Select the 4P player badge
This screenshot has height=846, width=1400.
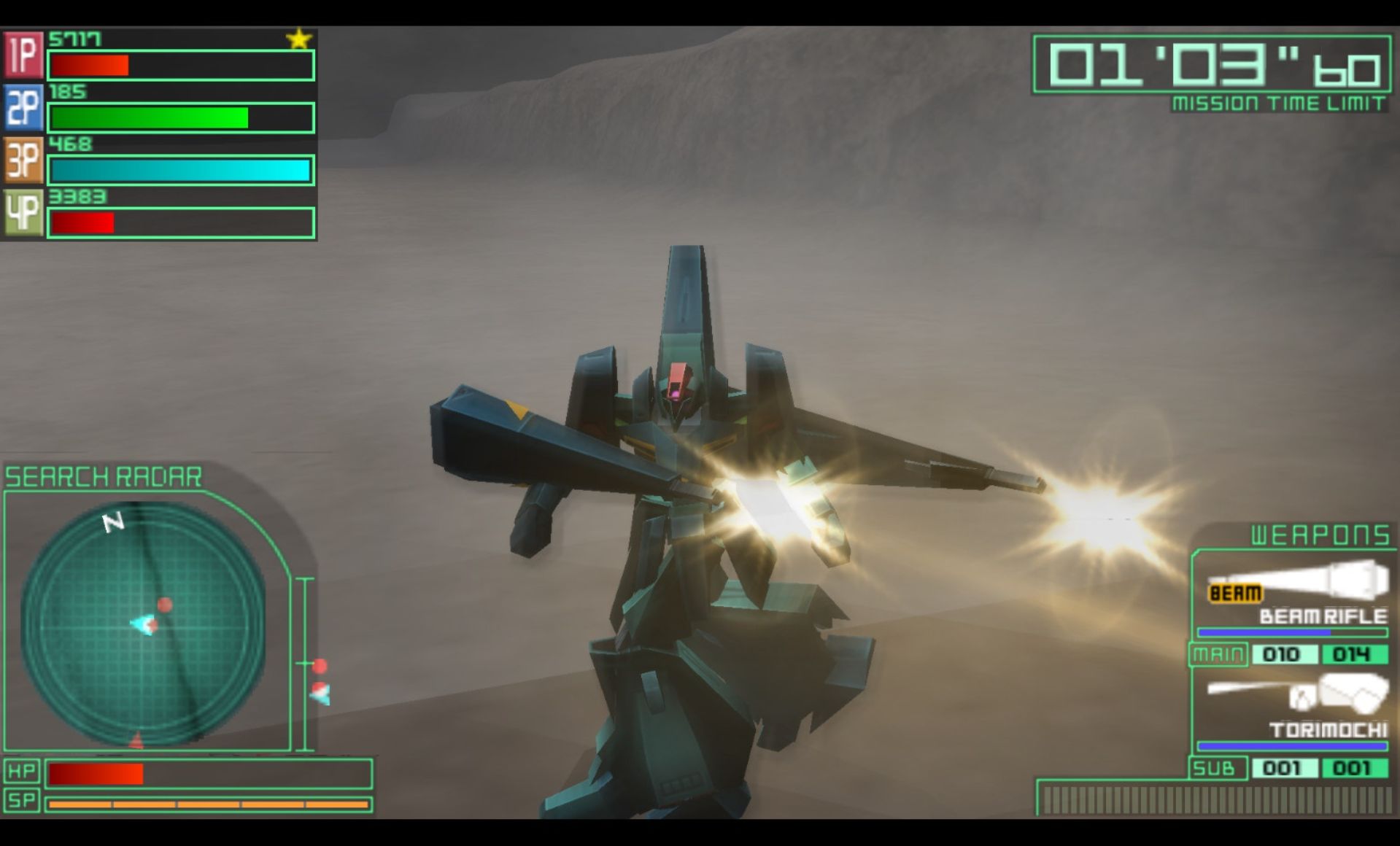coord(23,212)
